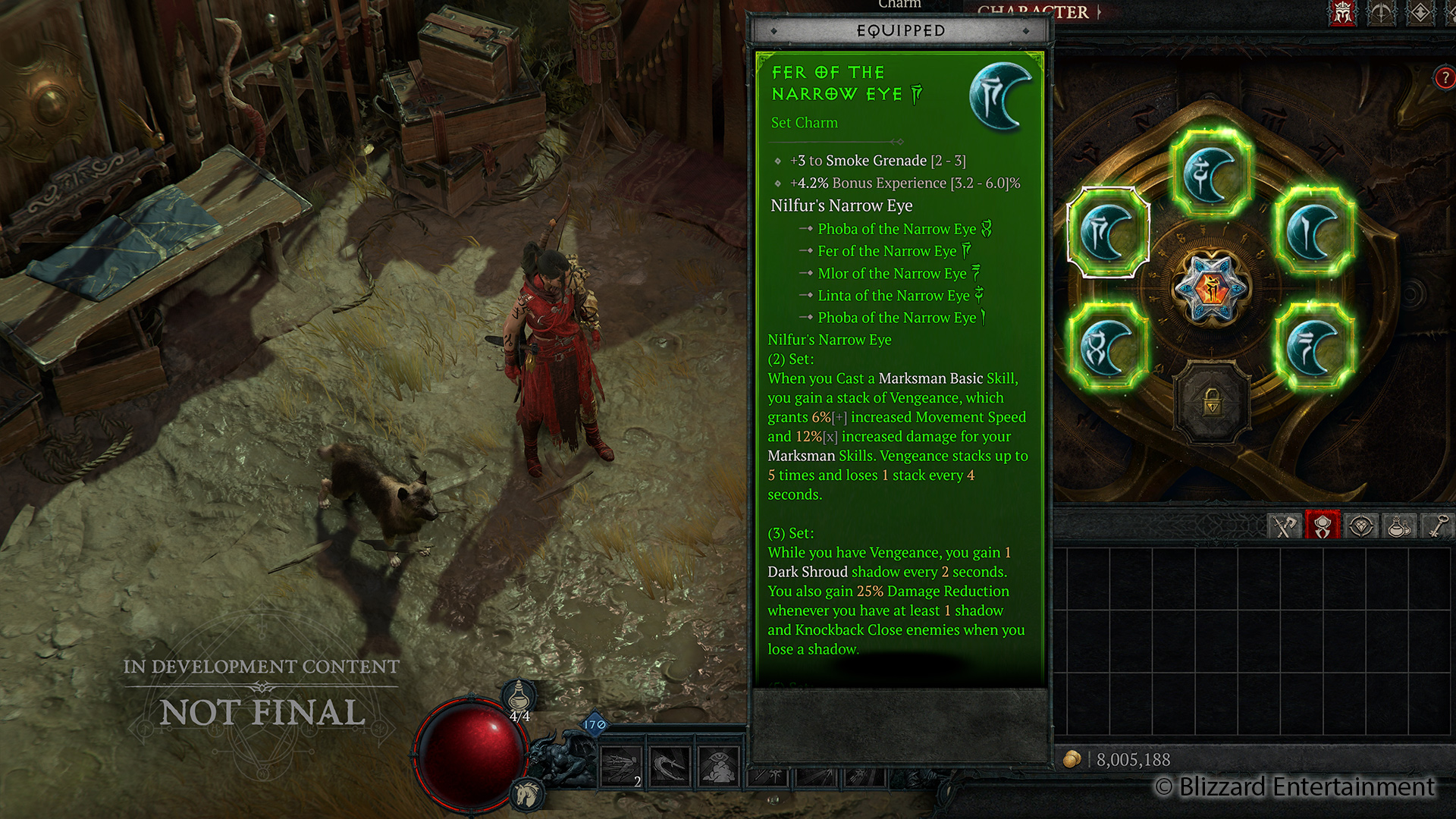The image size is (1456, 819).
Task: Open the crossed axes equipment inventory tab
Action: click(x=1284, y=526)
